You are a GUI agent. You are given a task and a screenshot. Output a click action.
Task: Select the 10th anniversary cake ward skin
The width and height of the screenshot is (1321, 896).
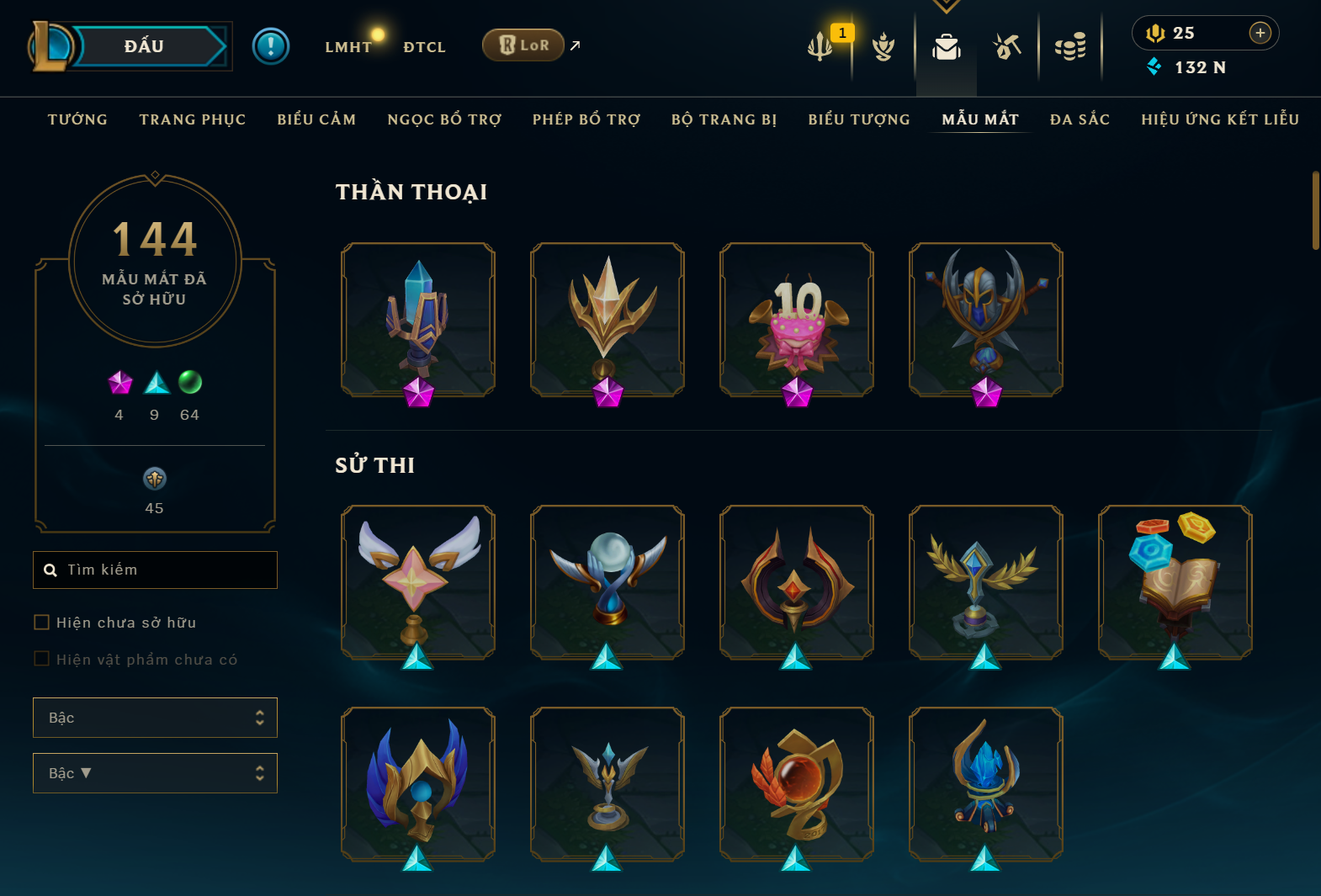[797, 320]
